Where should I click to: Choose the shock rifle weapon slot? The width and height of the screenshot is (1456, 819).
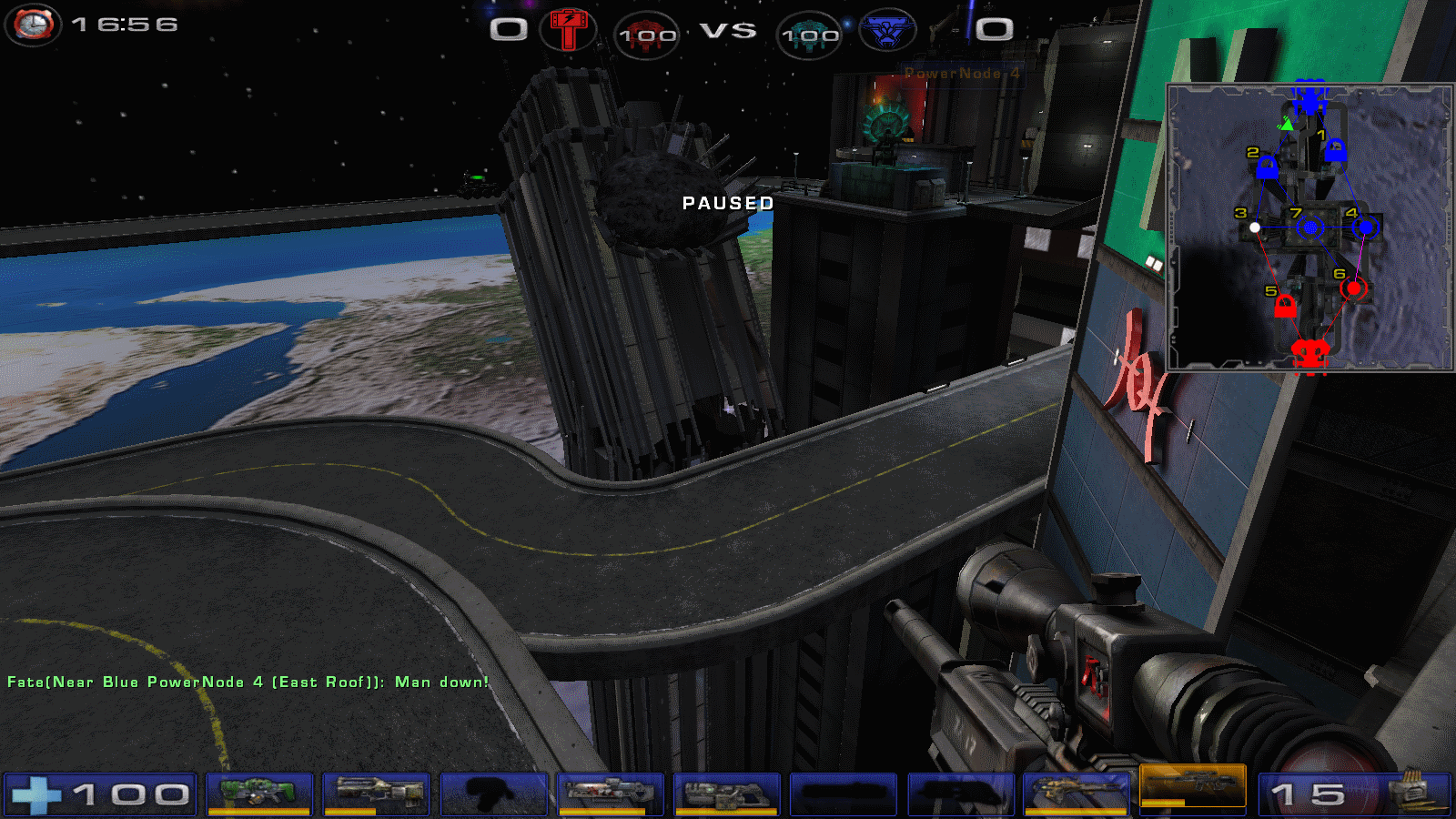point(610,793)
